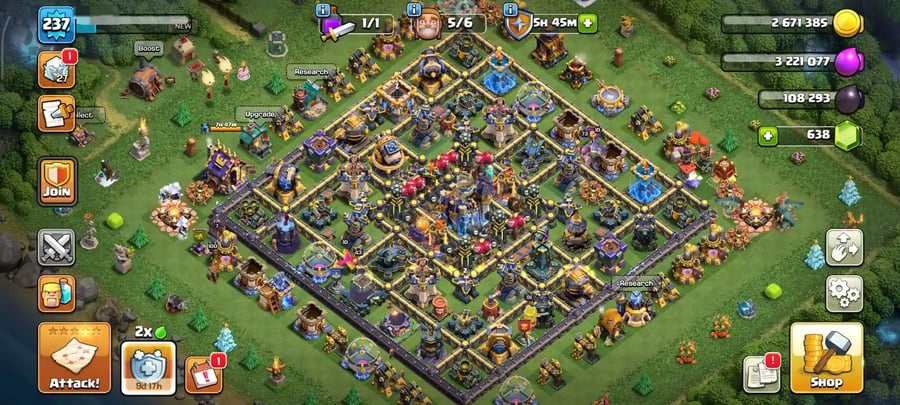Open the crossed swords button
This screenshot has height=405, width=900.
[x=56, y=247]
